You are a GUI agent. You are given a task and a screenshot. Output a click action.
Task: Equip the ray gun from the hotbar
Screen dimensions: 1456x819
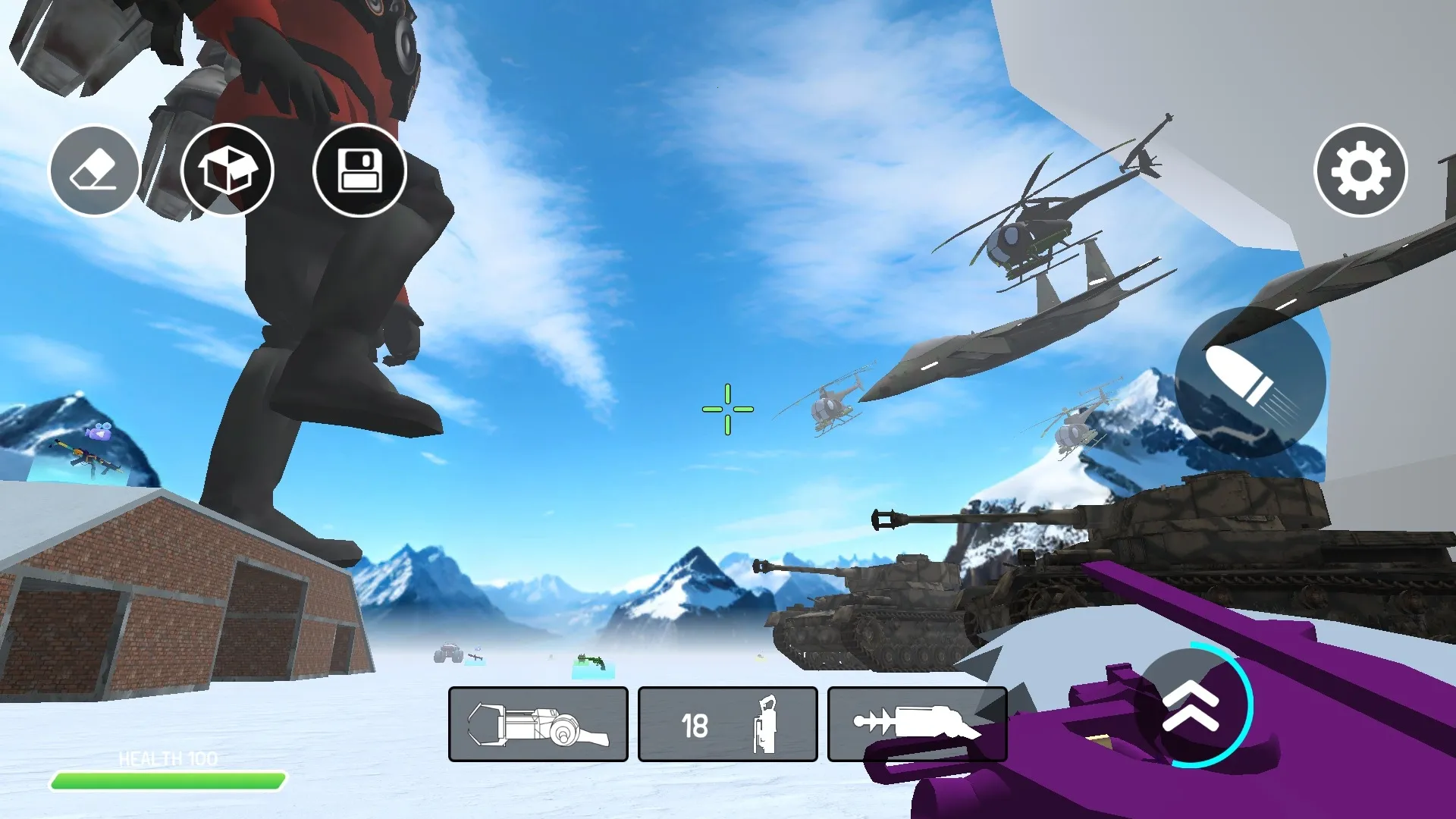917,723
